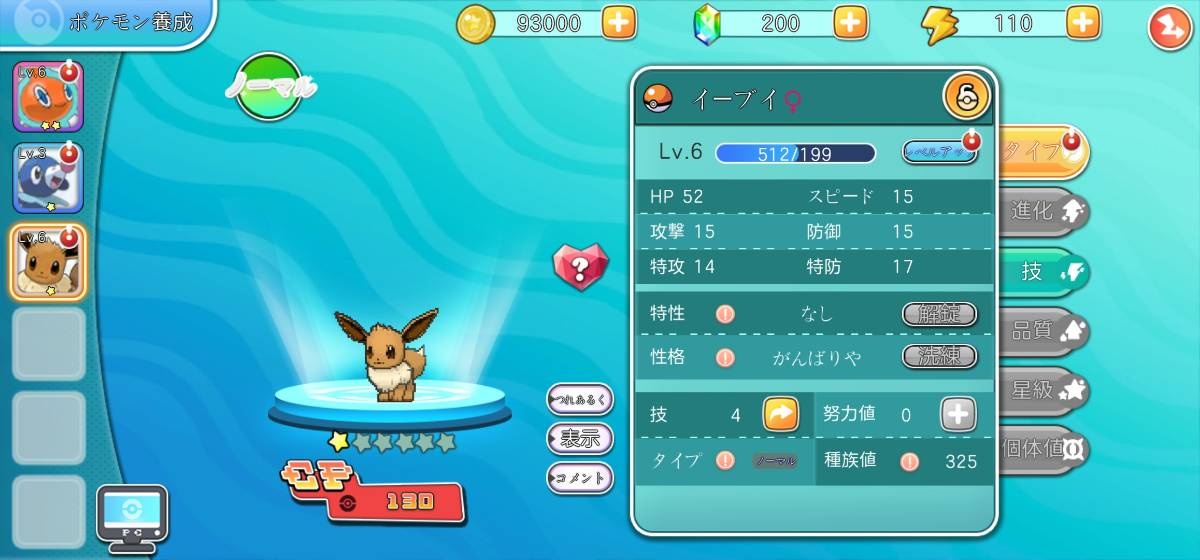
Task: Switch to the 星級 star rank tab
Action: tap(1045, 390)
